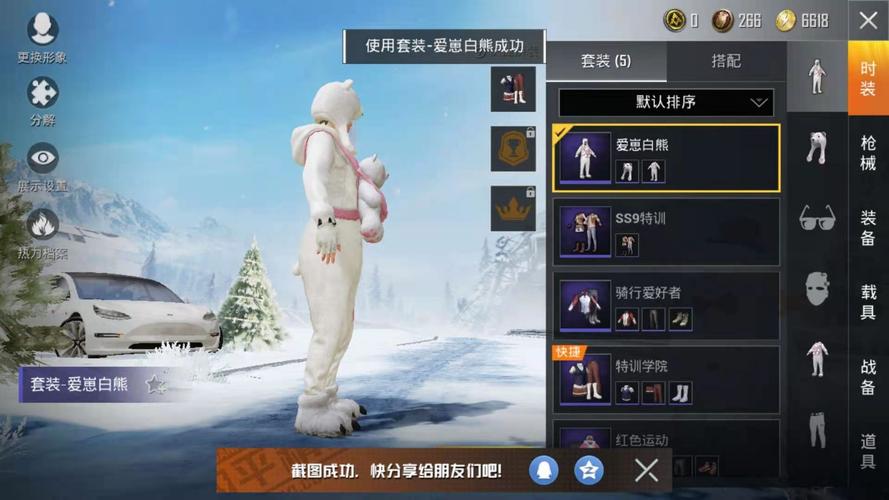
Task: Open the 枪械 category
Action: (x=868, y=152)
